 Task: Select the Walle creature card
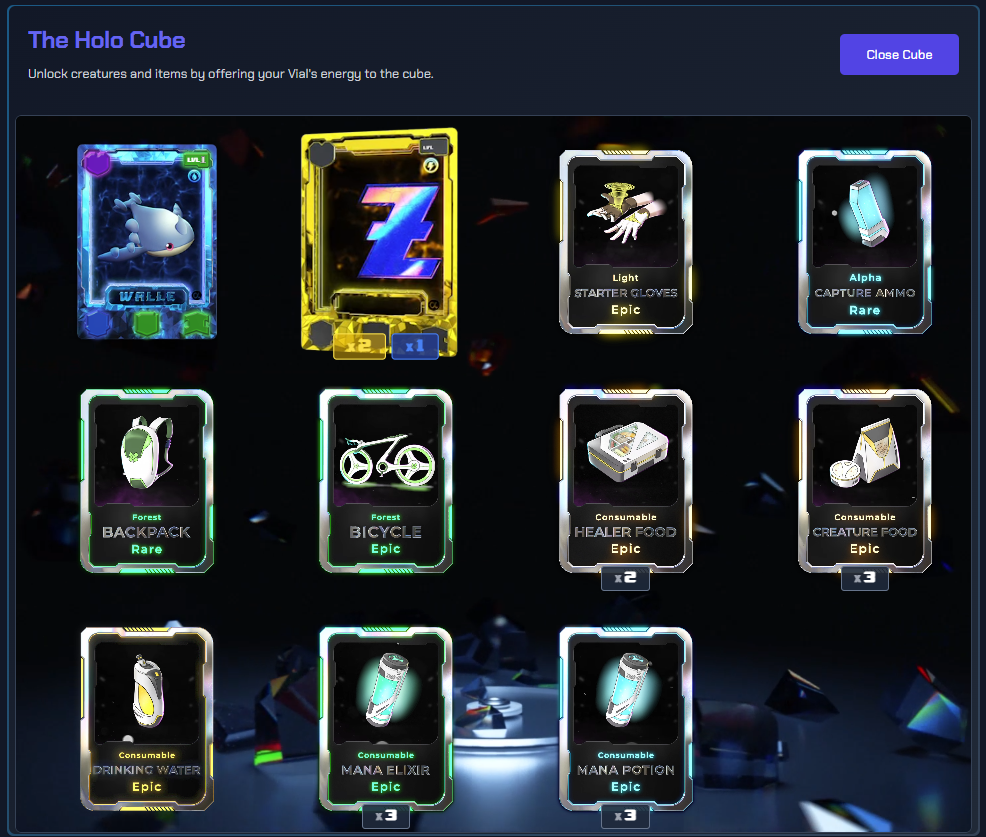(147, 241)
